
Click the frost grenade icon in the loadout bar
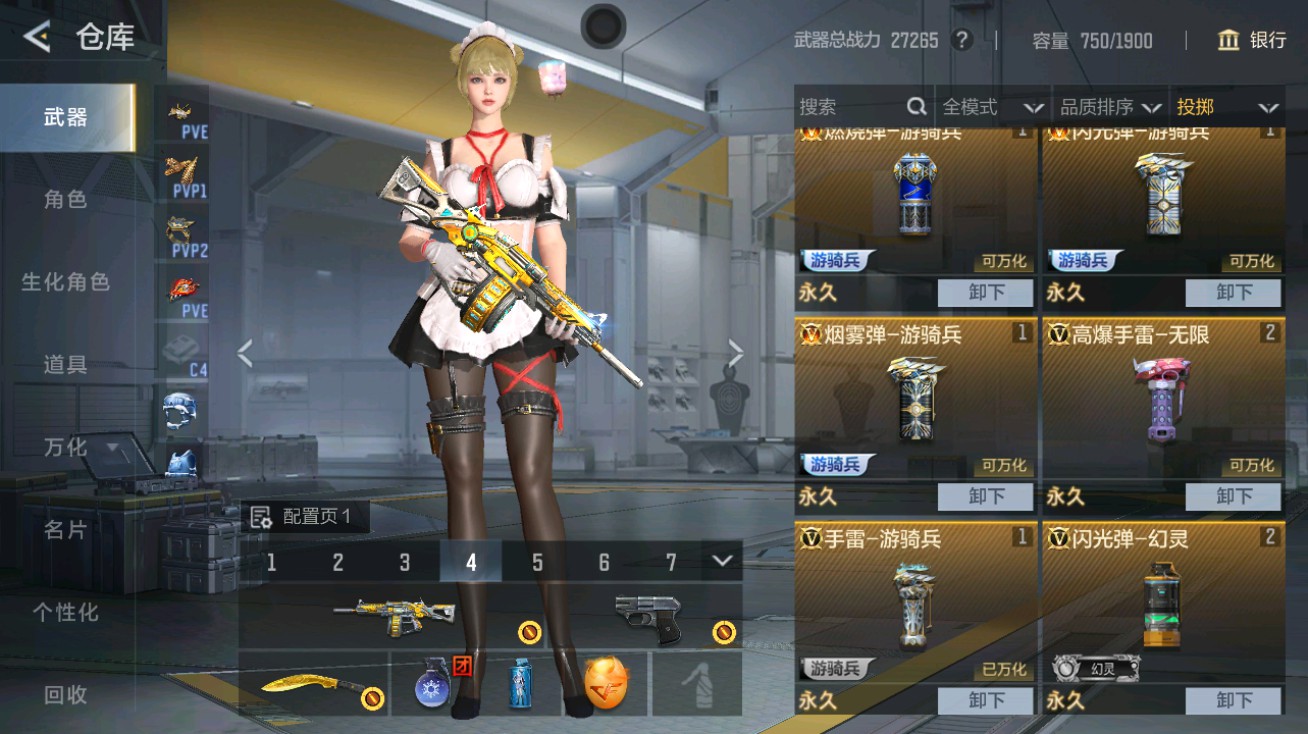click(432, 686)
